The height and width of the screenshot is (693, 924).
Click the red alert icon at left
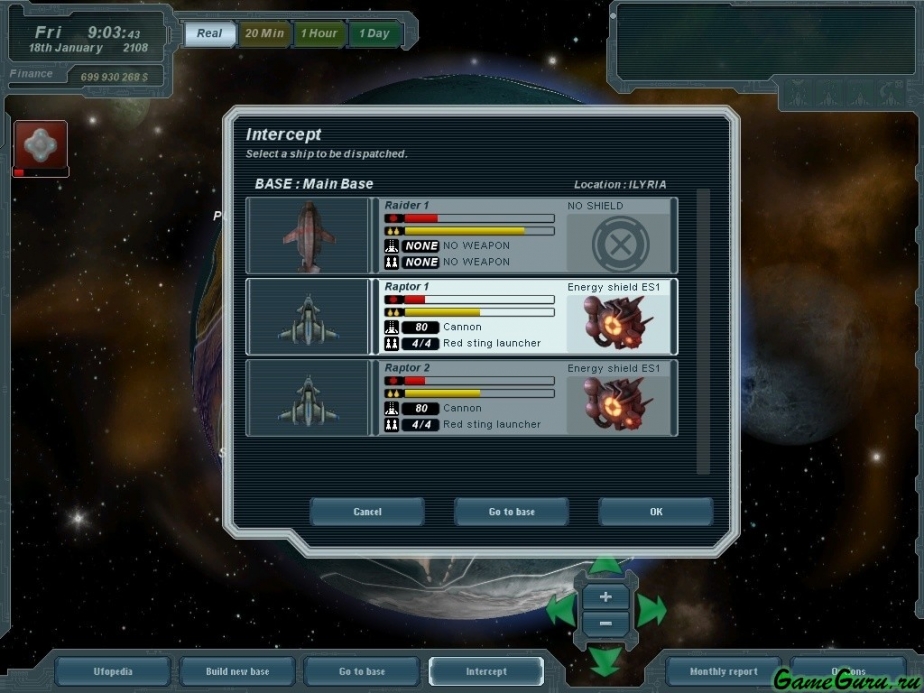[40, 146]
